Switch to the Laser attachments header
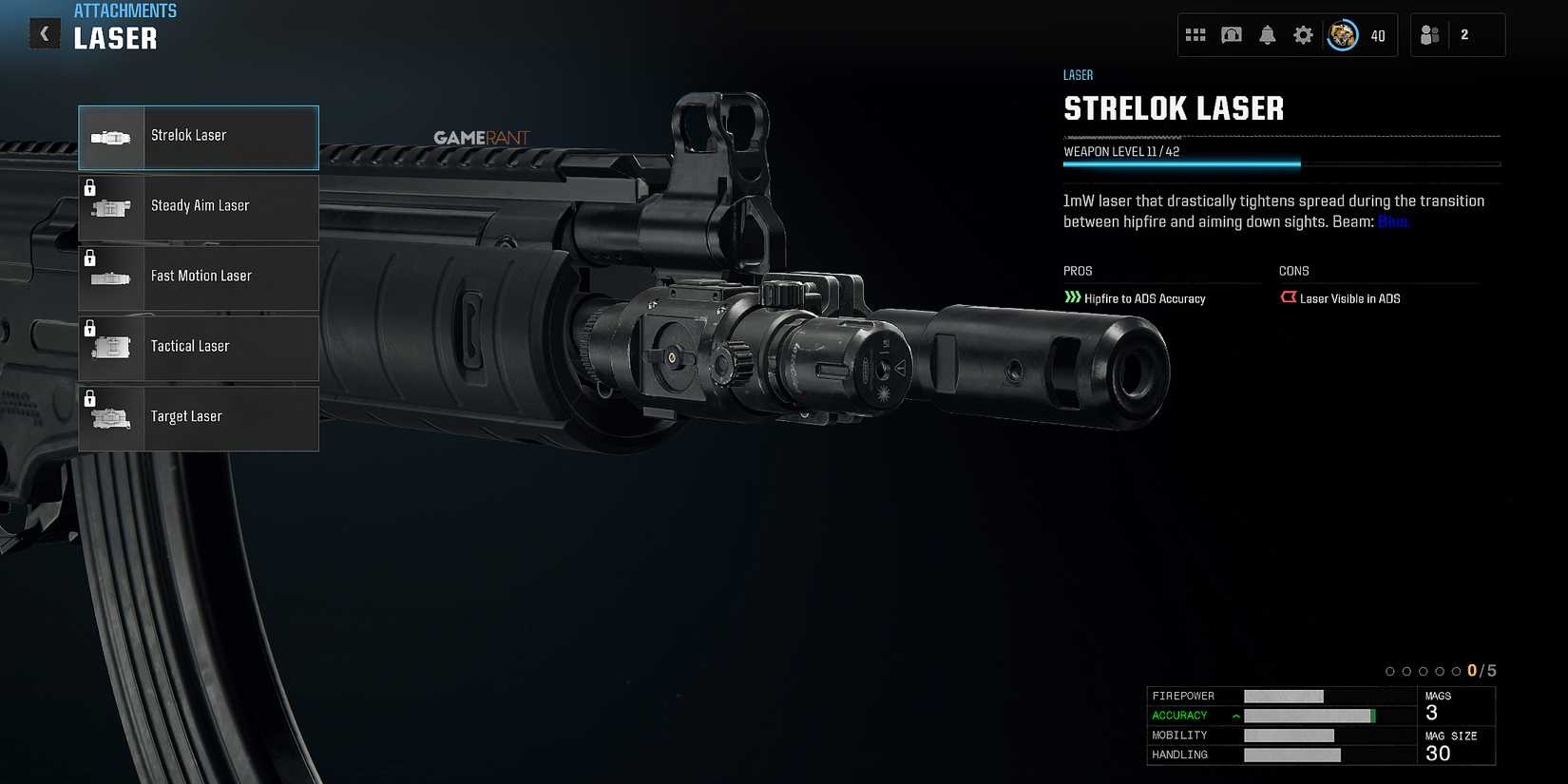This screenshot has width=1568, height=784. point(1078,74)
